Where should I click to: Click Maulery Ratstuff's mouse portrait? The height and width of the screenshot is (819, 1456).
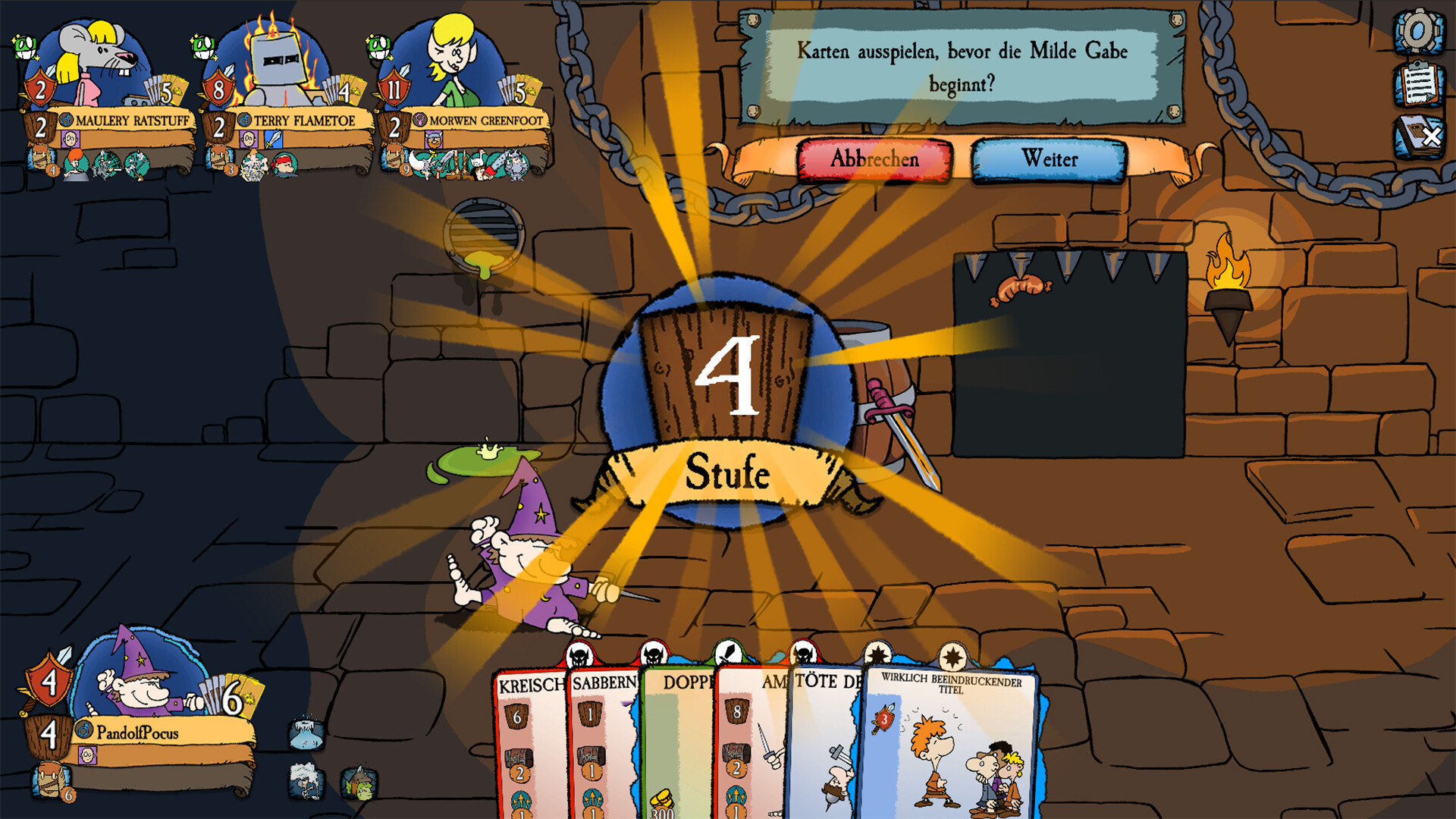coord(95,52)
